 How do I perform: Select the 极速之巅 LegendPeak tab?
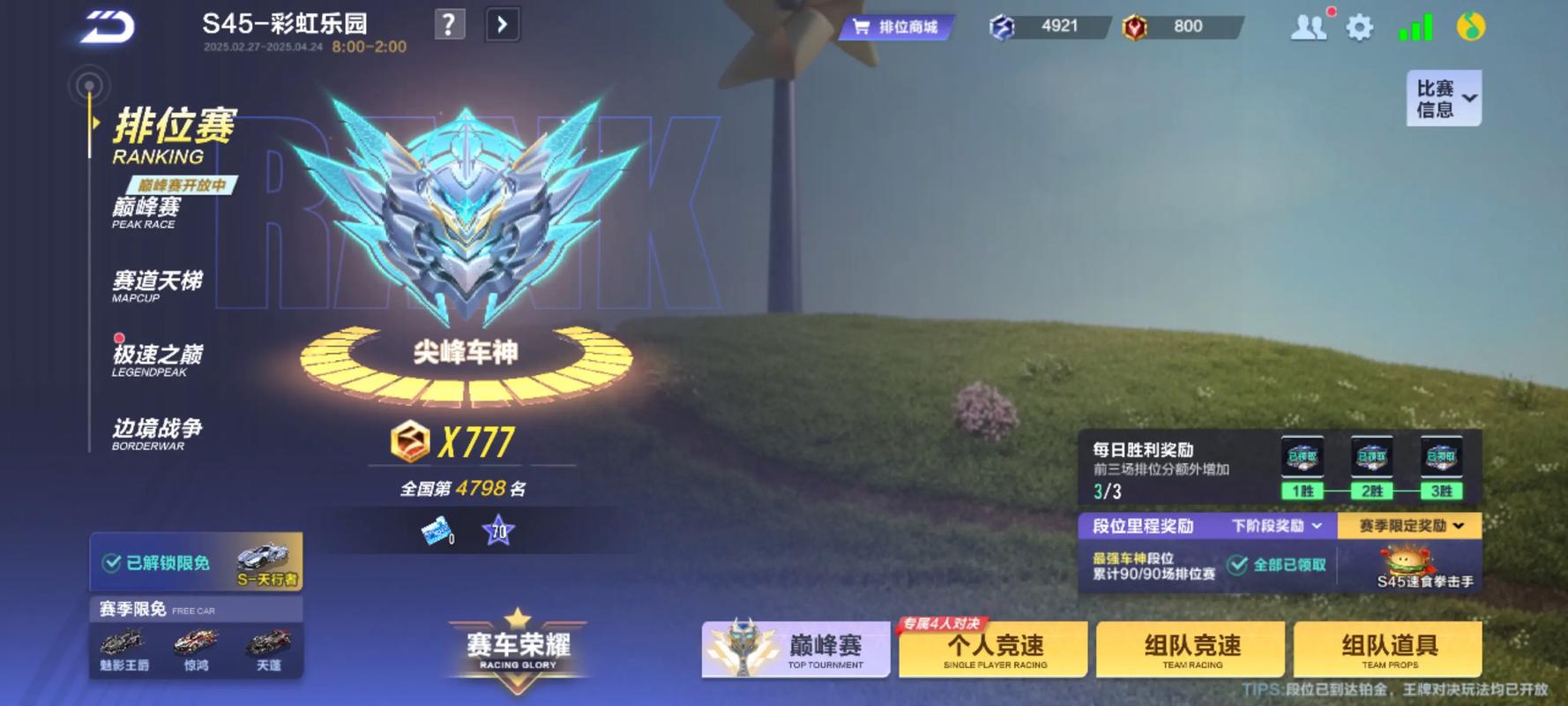tap(157, 359)
